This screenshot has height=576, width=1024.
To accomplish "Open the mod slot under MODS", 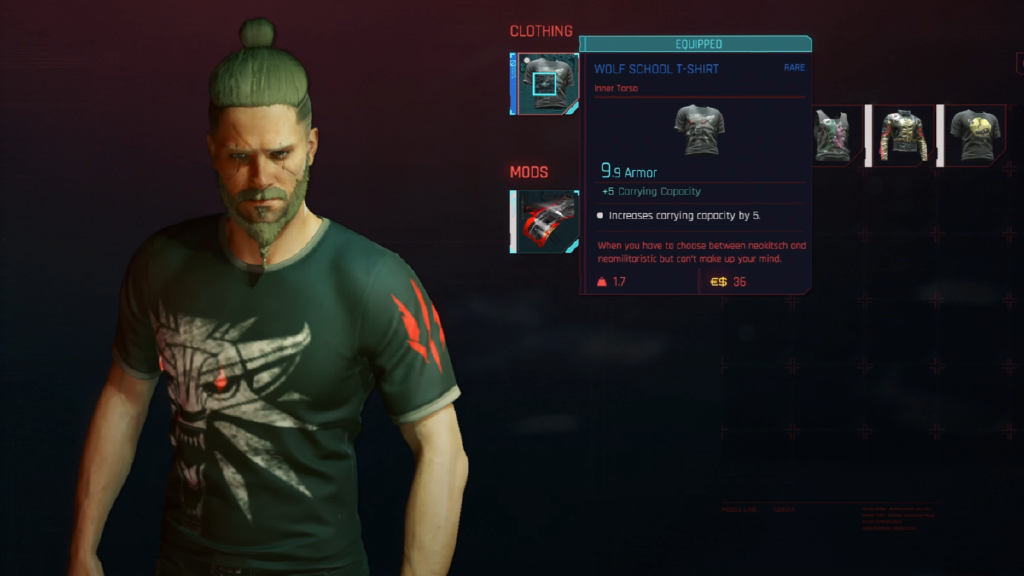I will tap(546, 221).
